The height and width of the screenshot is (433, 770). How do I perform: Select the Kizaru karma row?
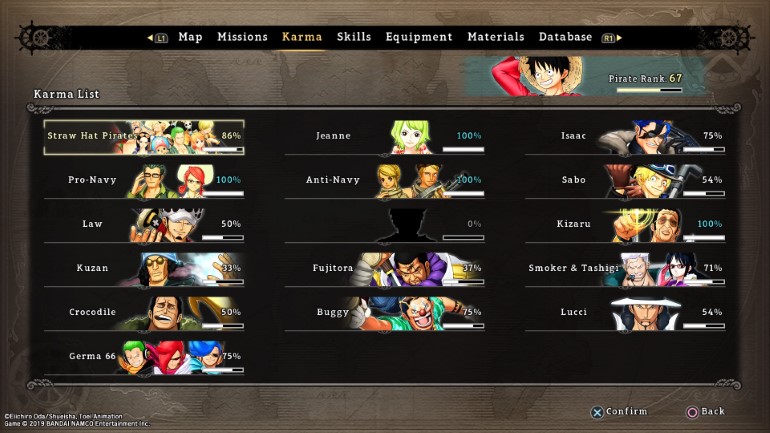[626, 224]
